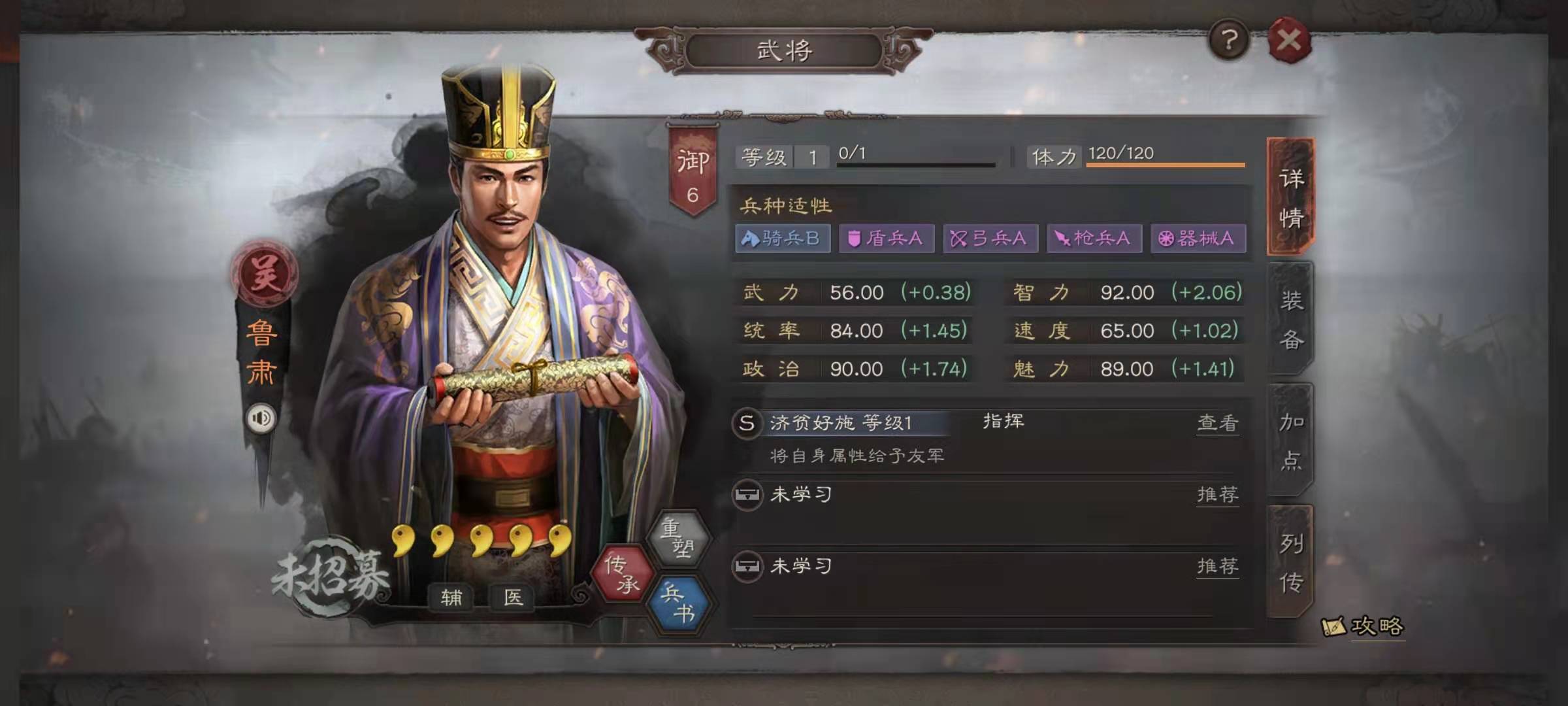
Task: Open the 器械A siege machinery icon
Action: (1199, 239)
